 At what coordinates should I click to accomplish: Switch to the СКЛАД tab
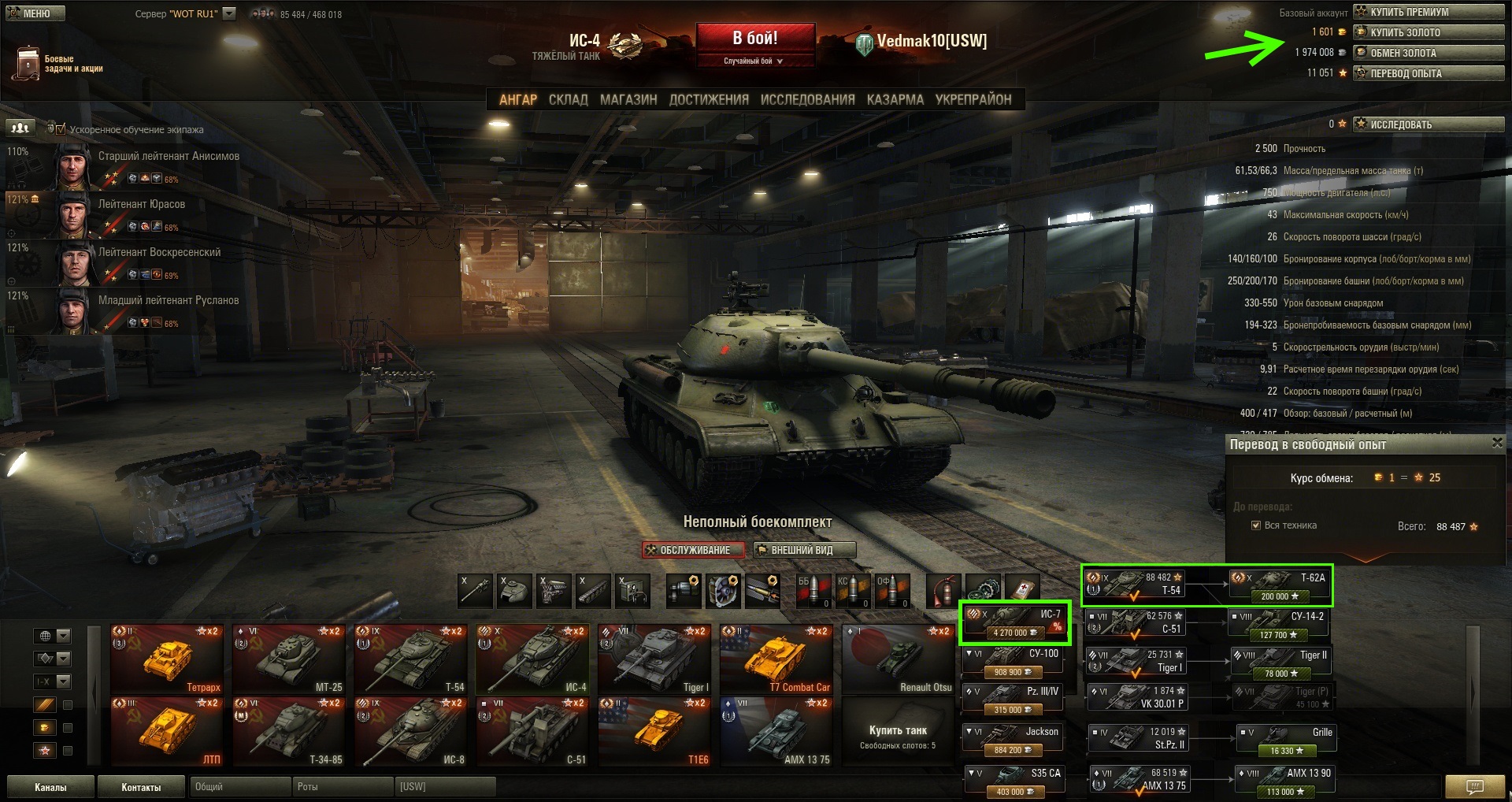click(x=568, y=99)
